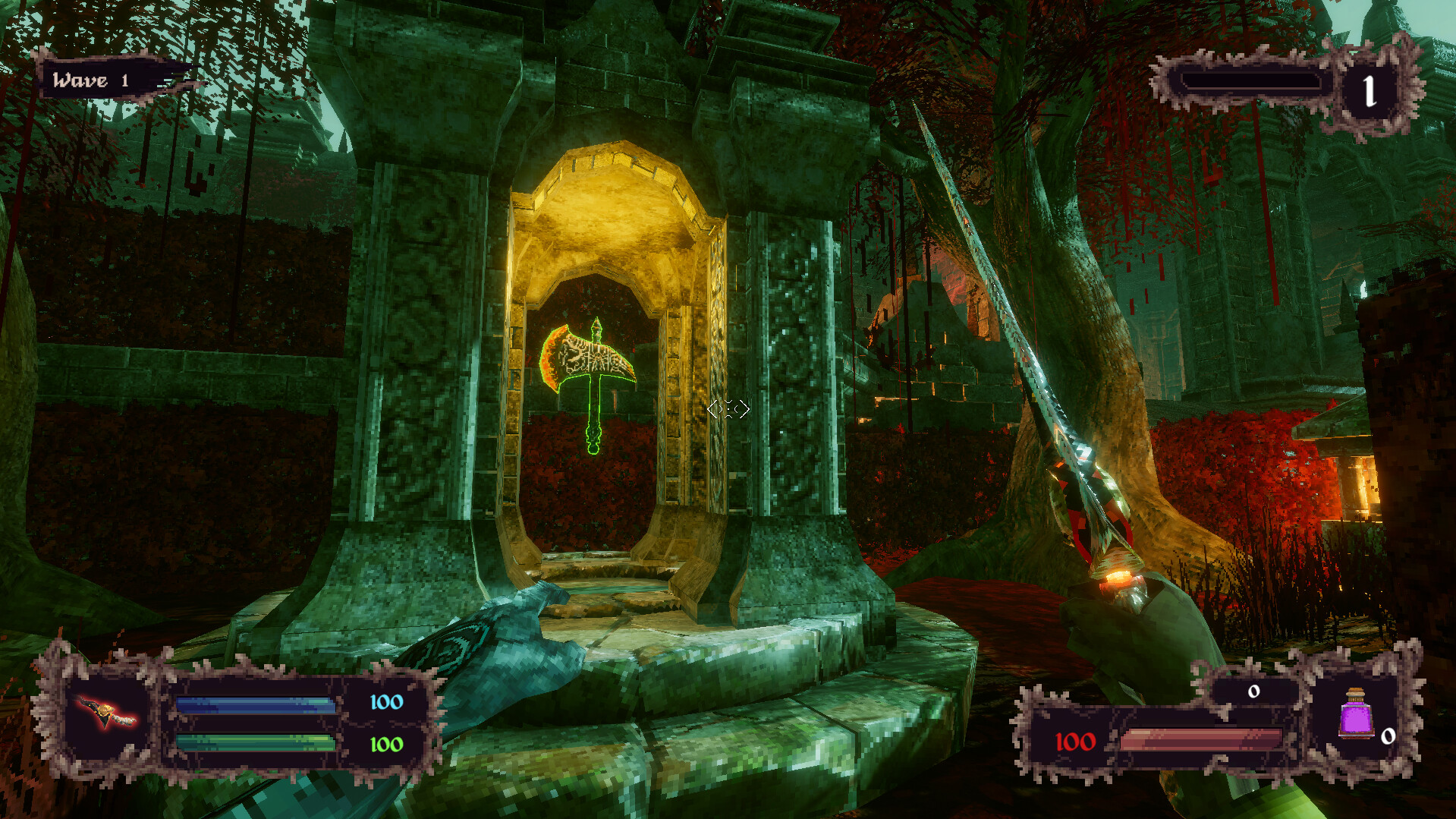Toggle the blue armor bar display

254,704
